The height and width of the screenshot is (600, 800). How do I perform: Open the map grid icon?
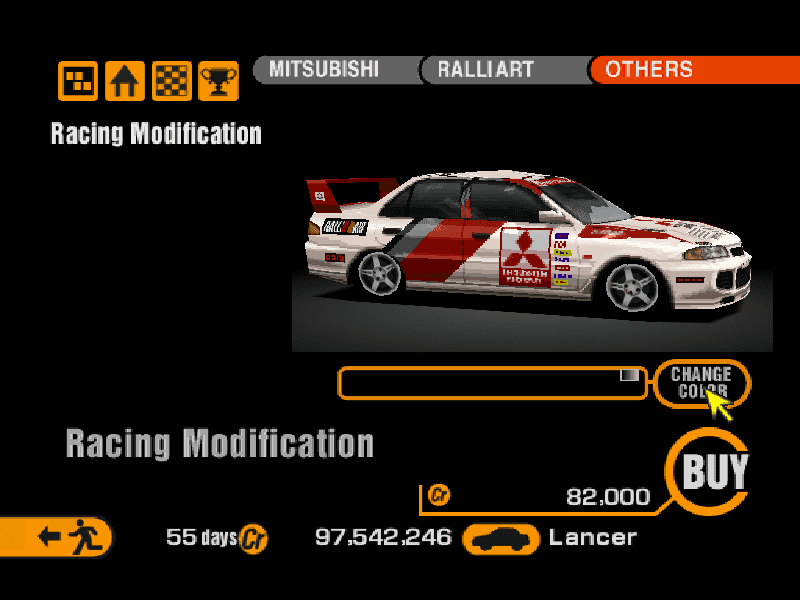point(78,81)
